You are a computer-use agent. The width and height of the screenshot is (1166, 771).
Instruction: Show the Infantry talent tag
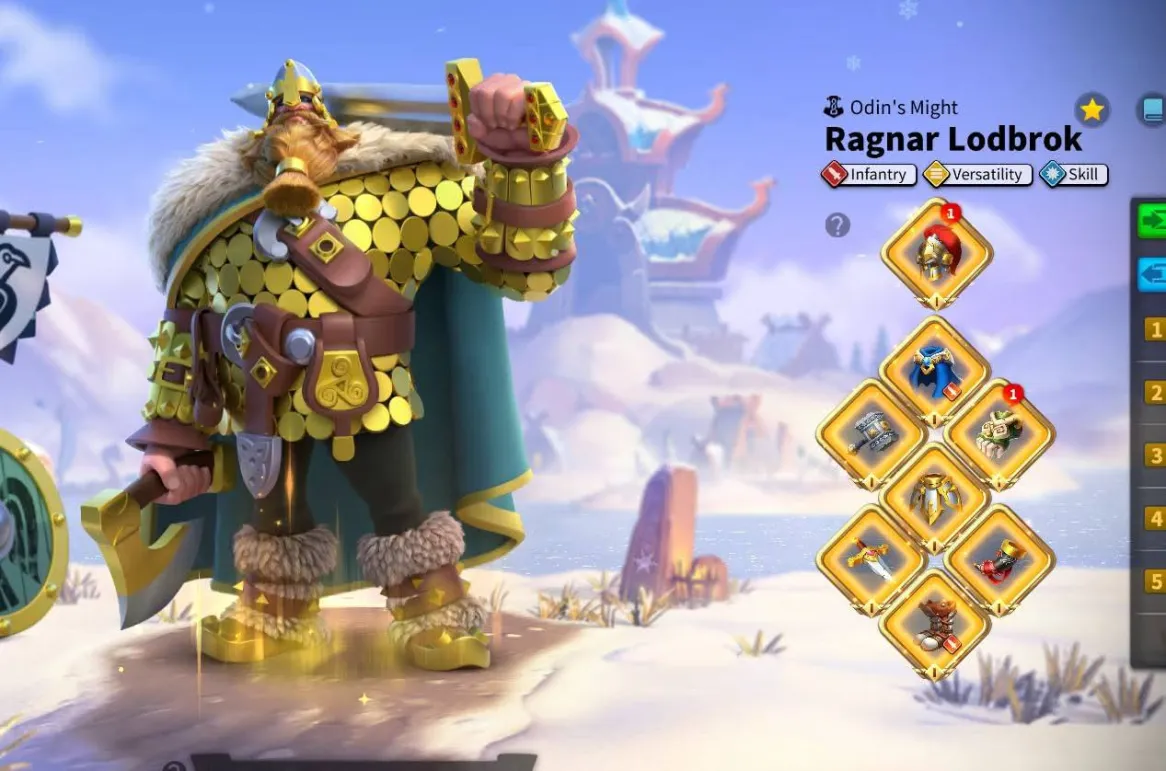click(868, 175)
